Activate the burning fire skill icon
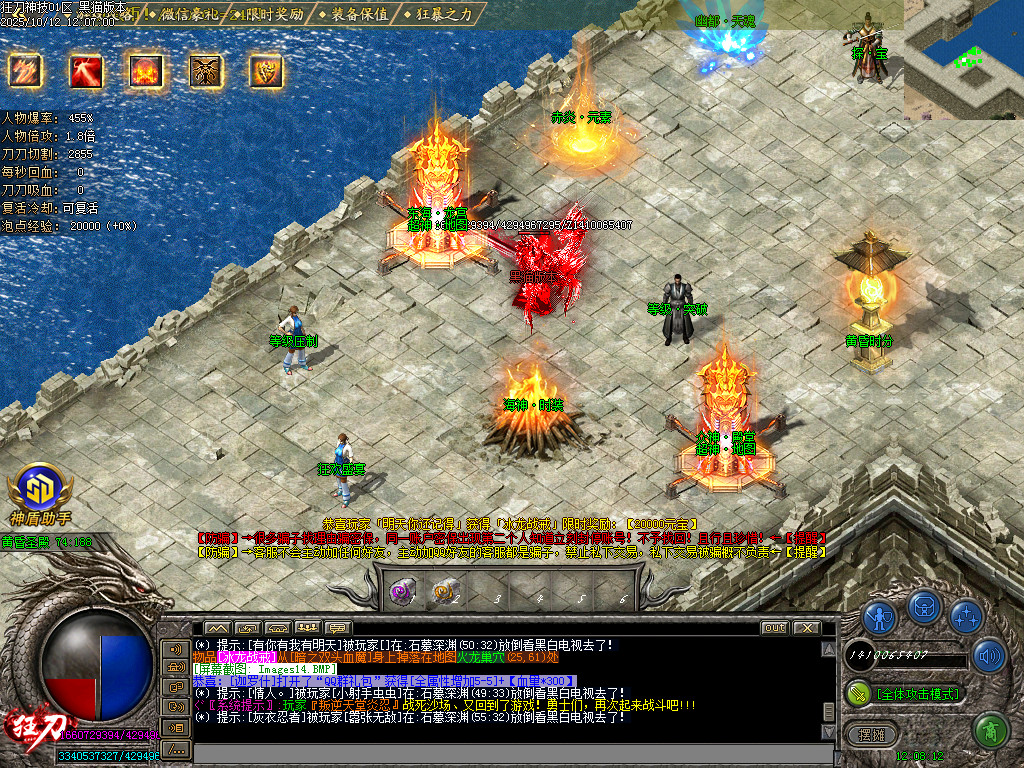1024x768 pixels. [x=145, y=70]
